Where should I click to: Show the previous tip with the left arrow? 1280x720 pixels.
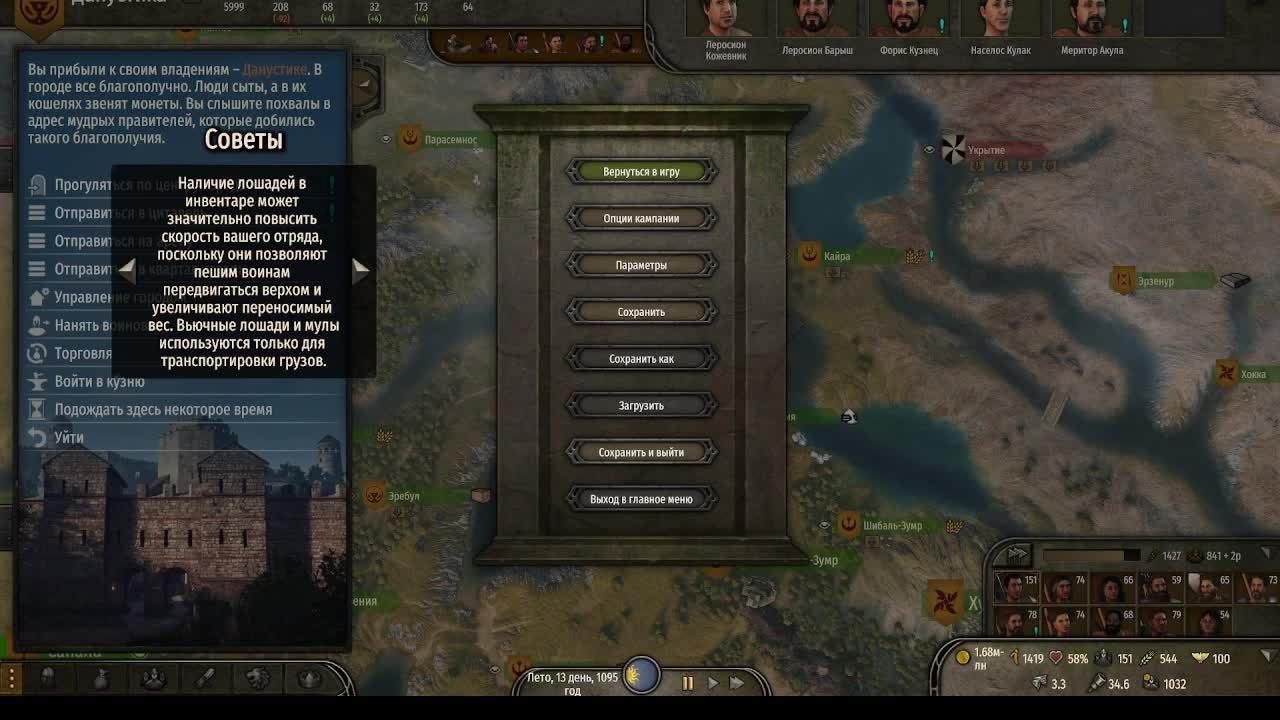(x=127, y=268)
